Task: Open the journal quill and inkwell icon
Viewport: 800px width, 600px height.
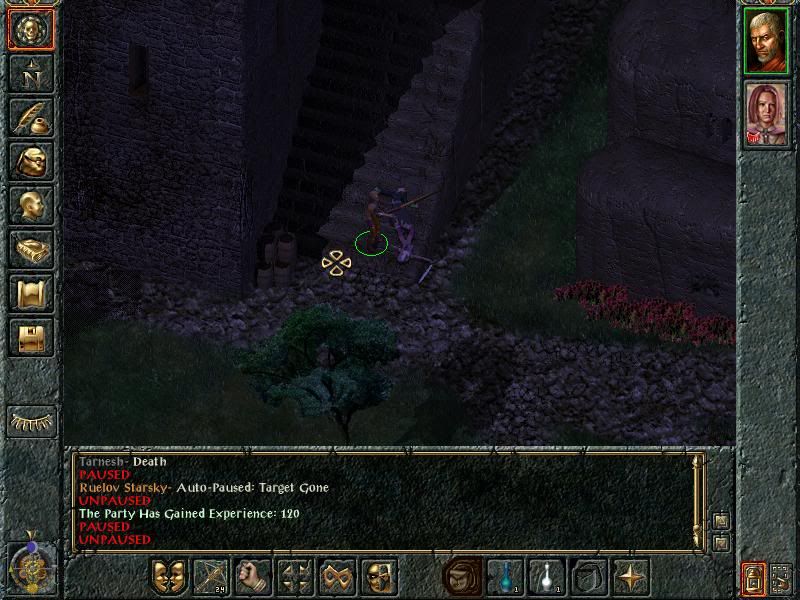Action: 31,117
